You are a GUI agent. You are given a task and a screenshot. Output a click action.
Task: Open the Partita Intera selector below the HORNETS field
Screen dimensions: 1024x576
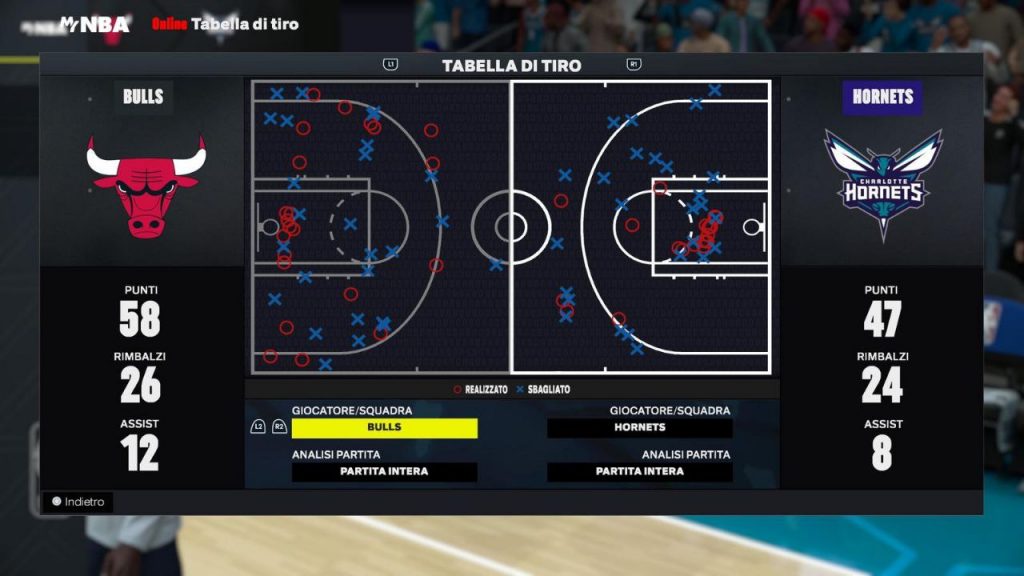click(x=639, y=472)
